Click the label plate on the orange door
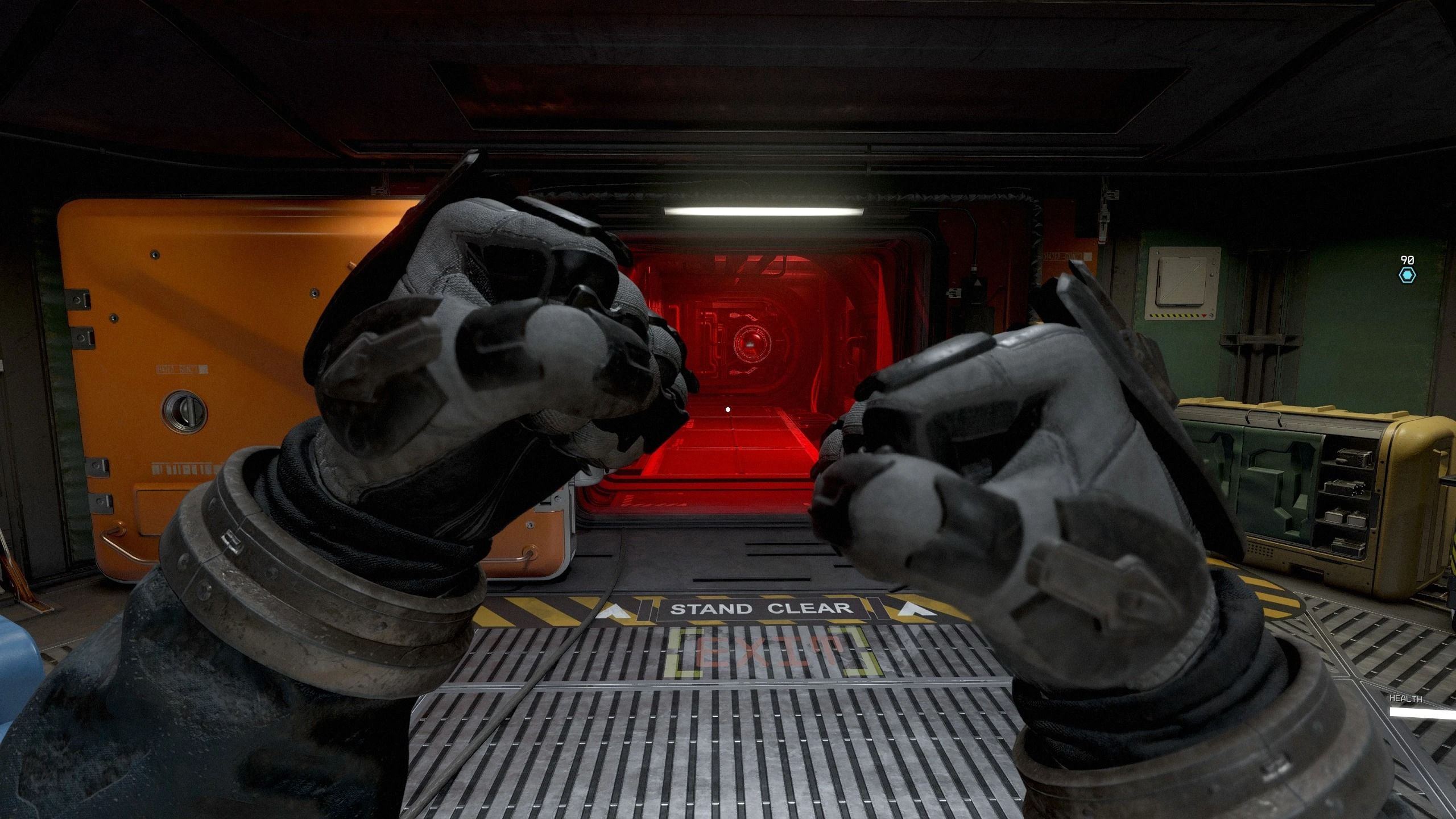 click(183, 370)
